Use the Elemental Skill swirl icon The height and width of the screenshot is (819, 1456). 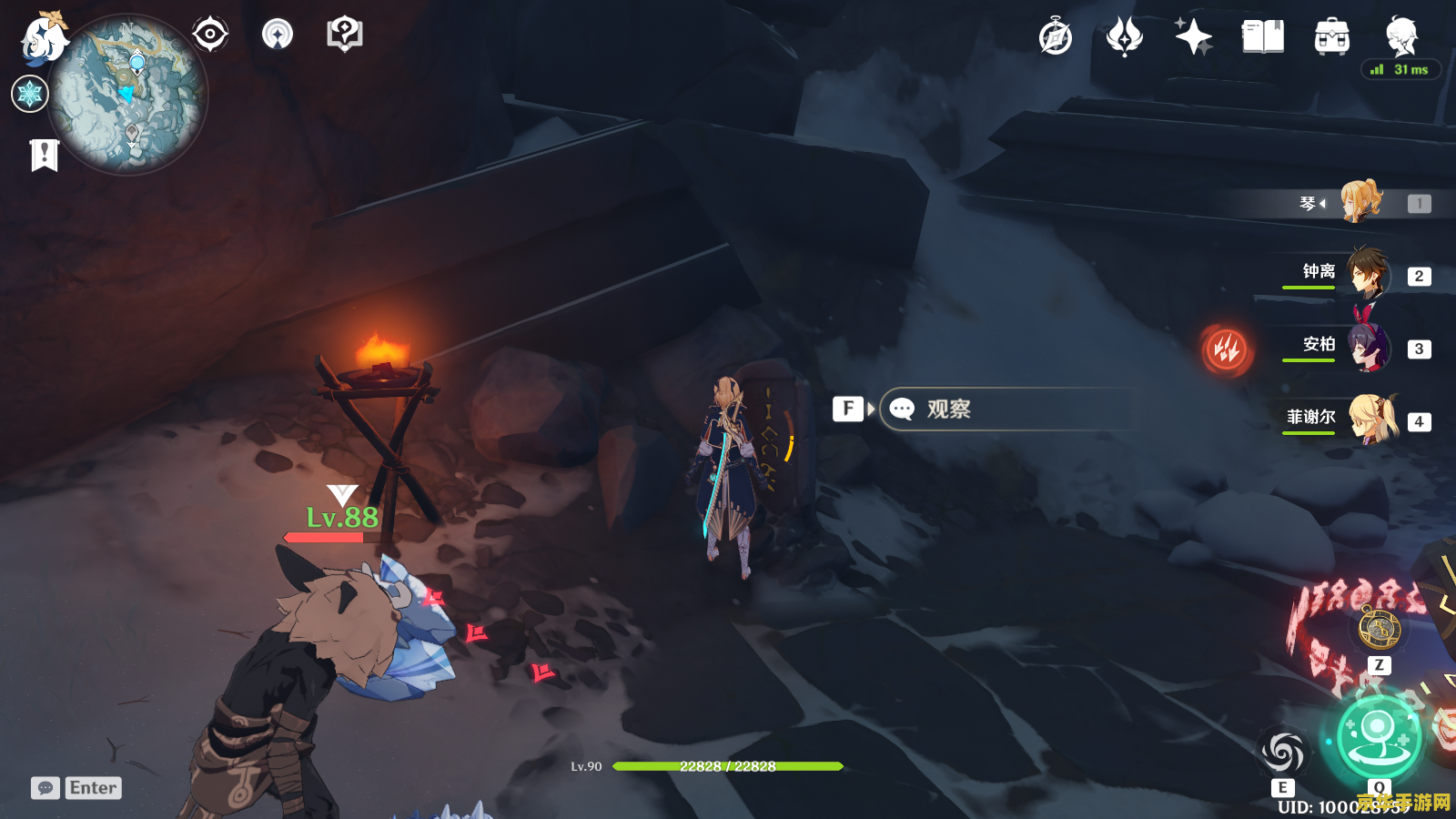(x=1283, y=752)
